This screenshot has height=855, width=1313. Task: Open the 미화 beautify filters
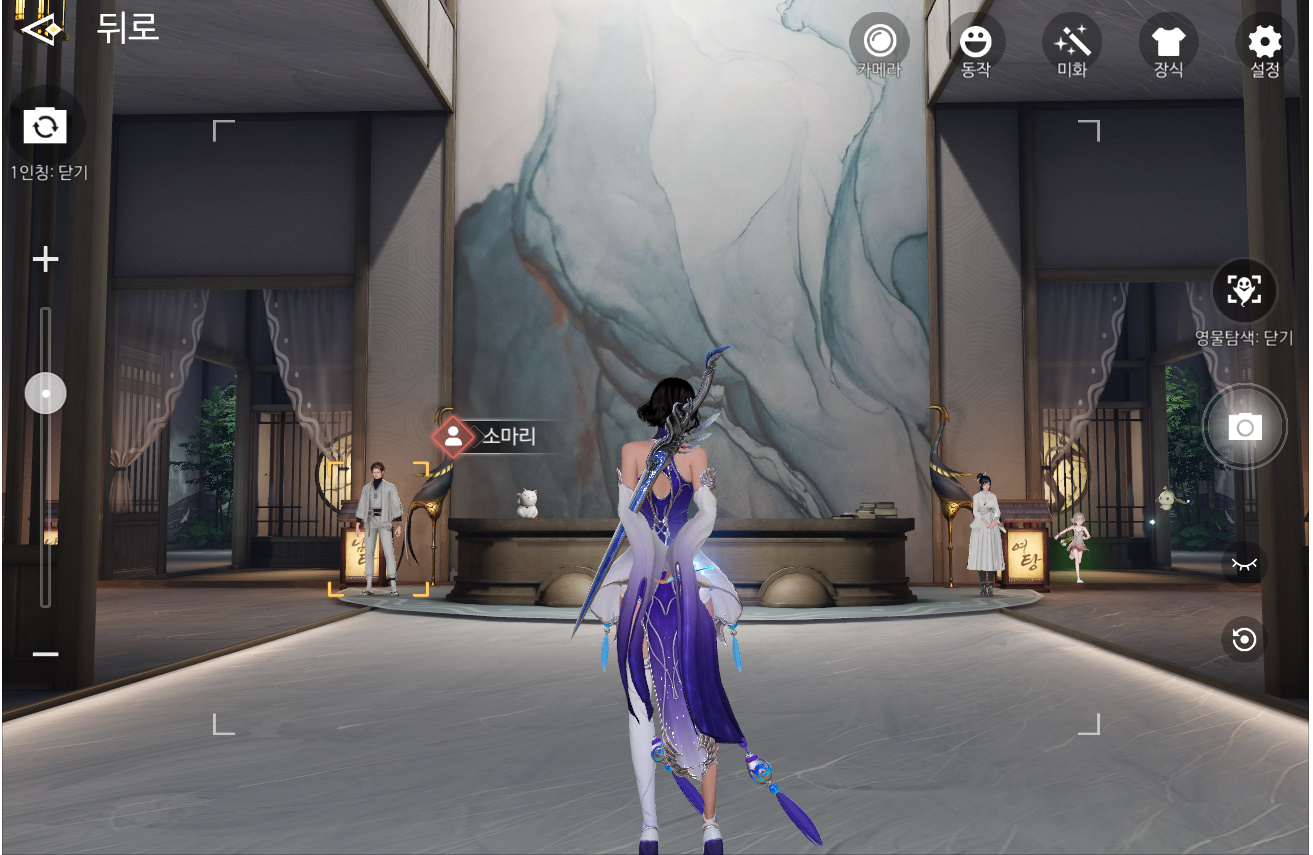[1071, 43]
